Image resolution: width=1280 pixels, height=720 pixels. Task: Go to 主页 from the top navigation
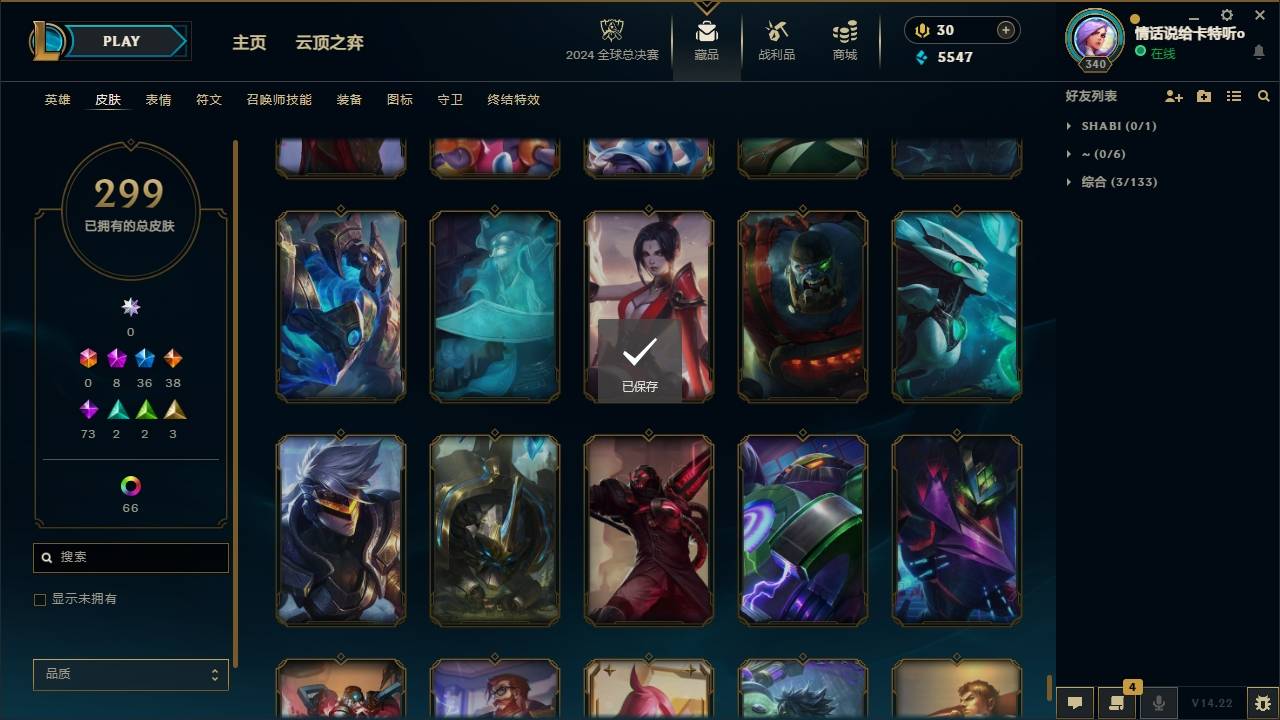[249, 42]
